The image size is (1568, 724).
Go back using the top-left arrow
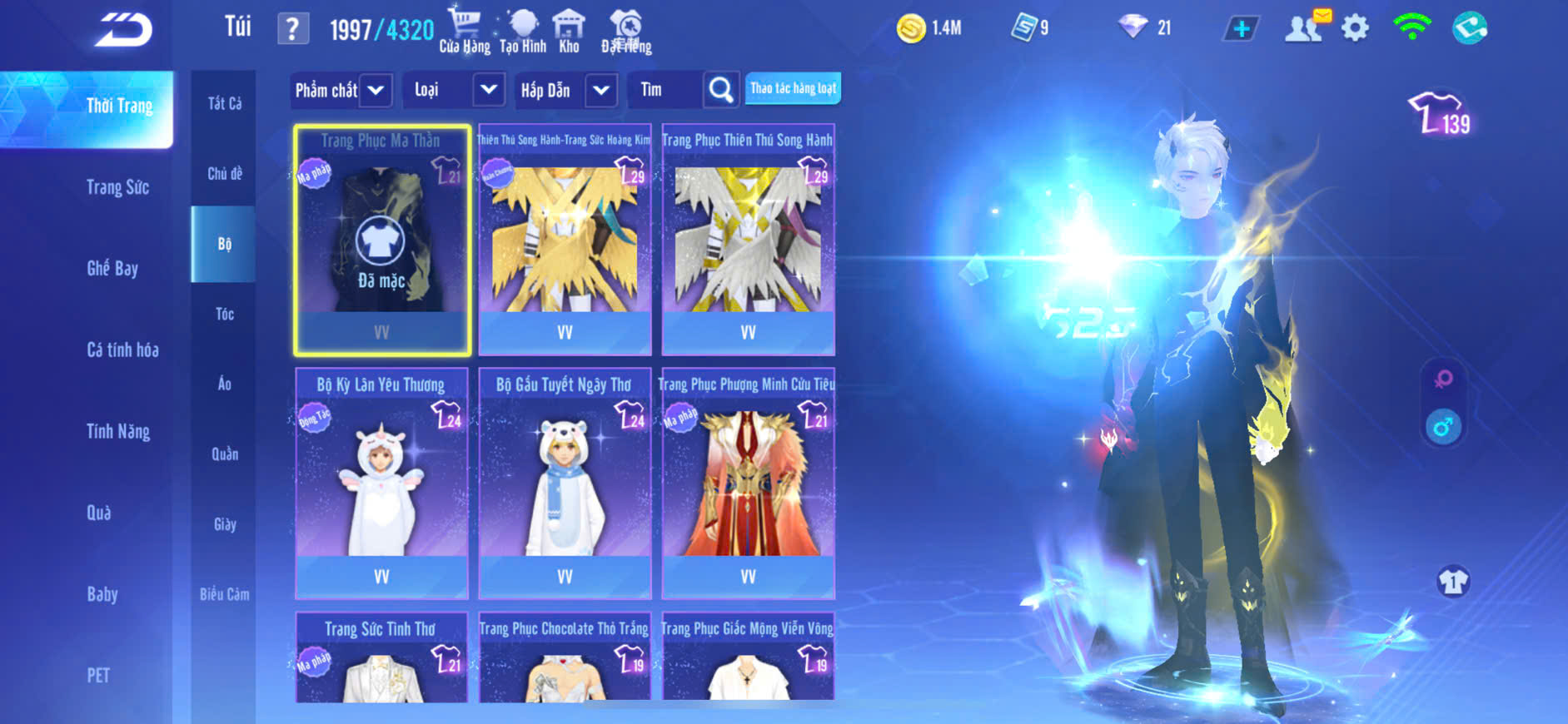coord(123,31)
